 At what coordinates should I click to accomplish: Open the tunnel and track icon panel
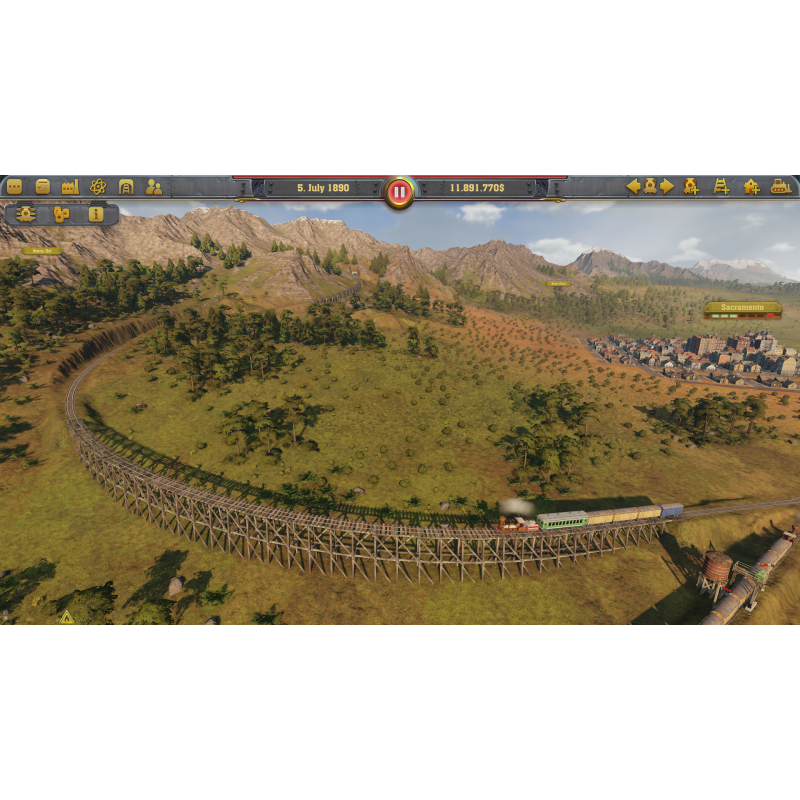click(x=126, y=186)
